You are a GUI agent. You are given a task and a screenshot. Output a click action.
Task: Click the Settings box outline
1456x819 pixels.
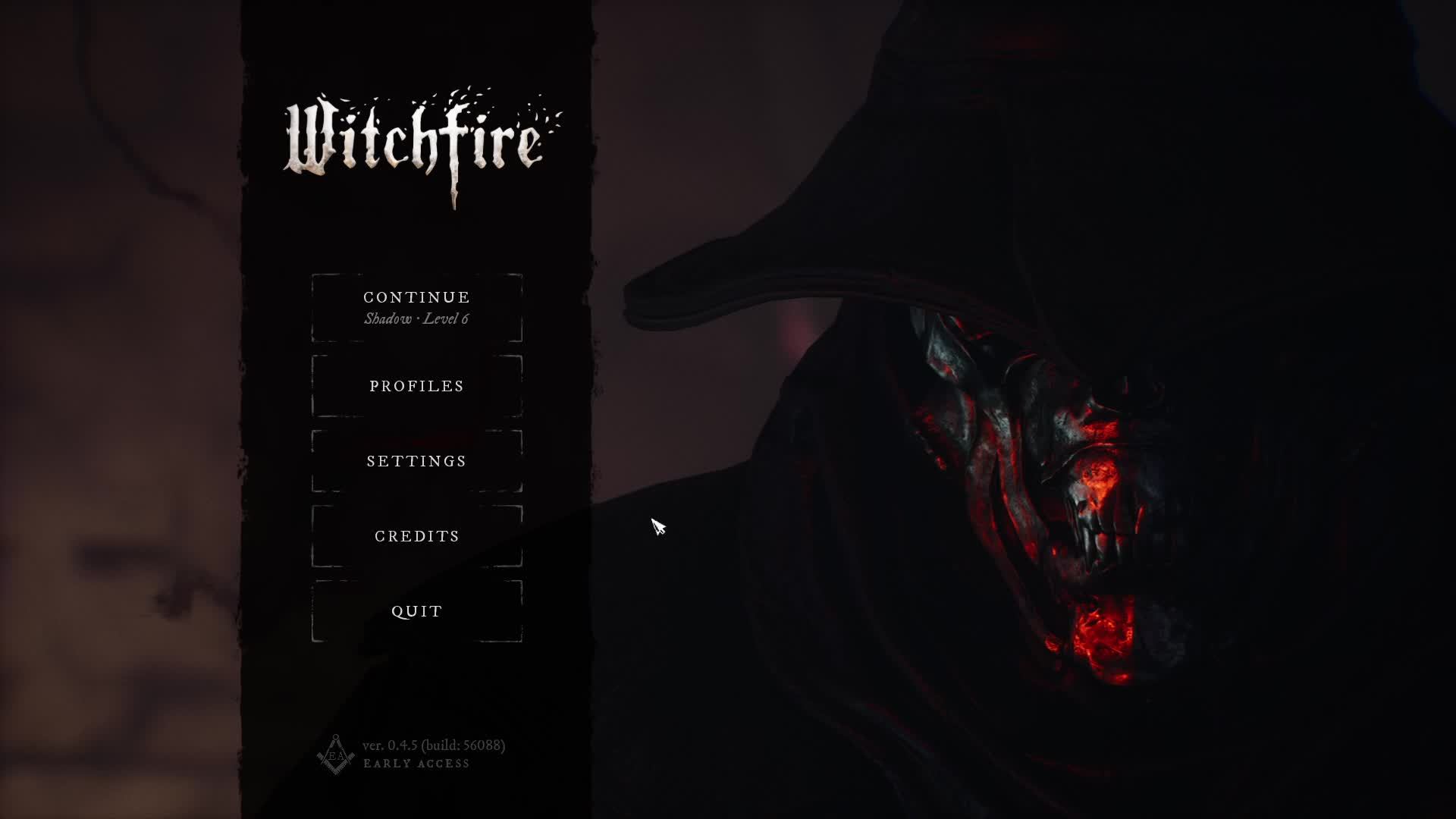click(313, 460)
